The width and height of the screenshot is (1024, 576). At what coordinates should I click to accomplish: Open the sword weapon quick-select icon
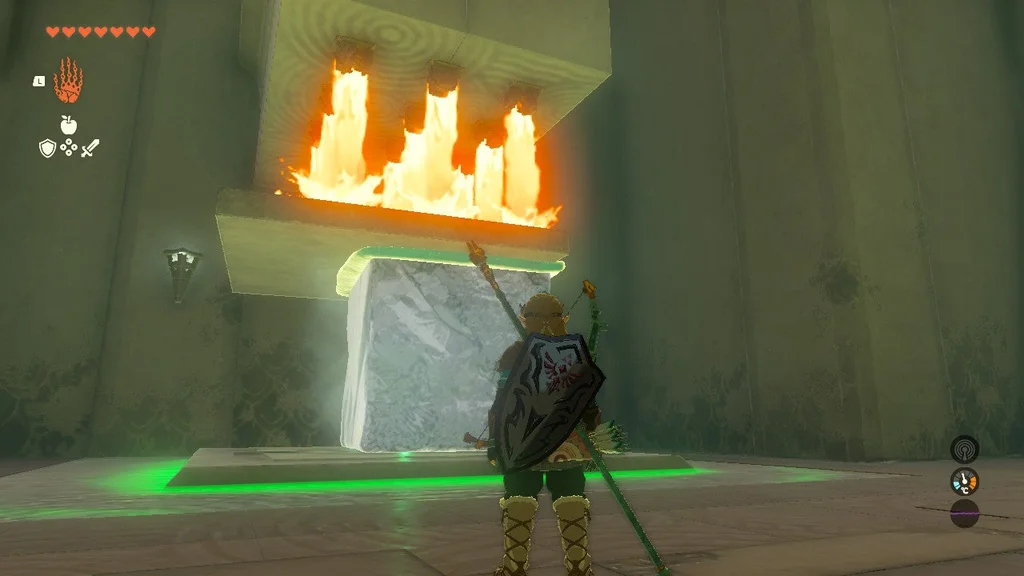tap(90, 148)
